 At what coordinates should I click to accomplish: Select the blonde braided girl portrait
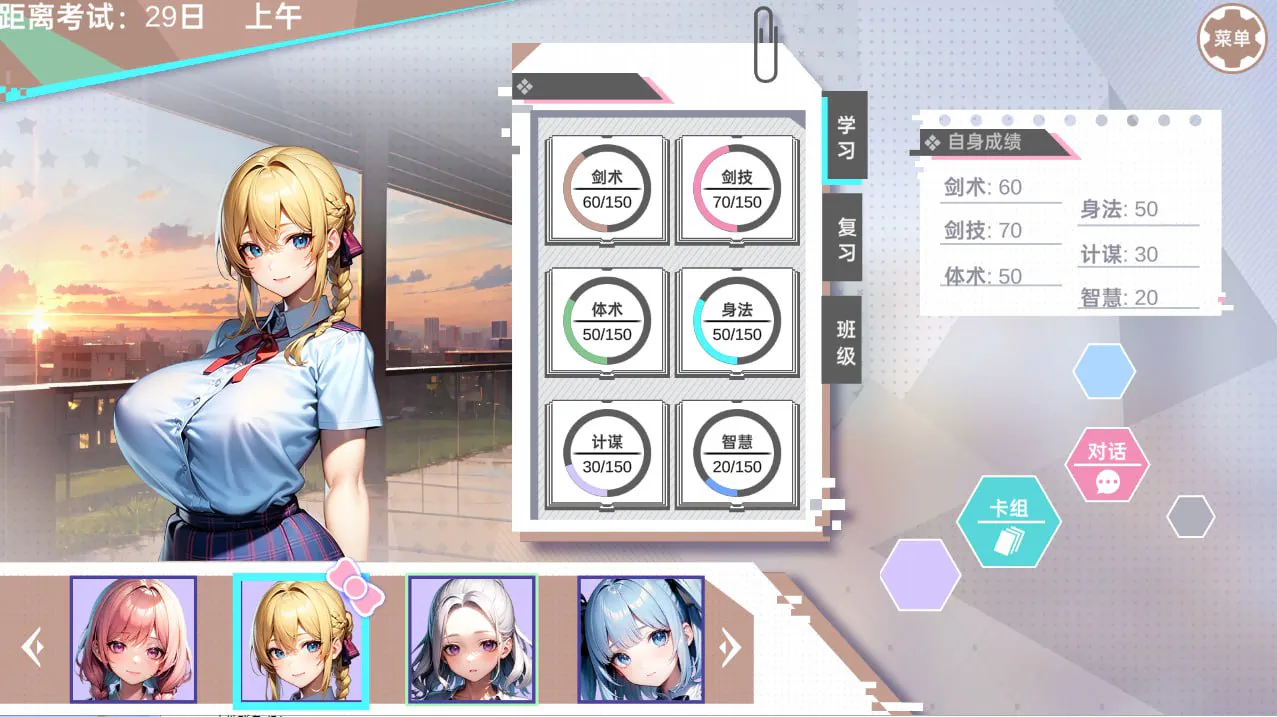pyautogui.click(x=301, y=639)
